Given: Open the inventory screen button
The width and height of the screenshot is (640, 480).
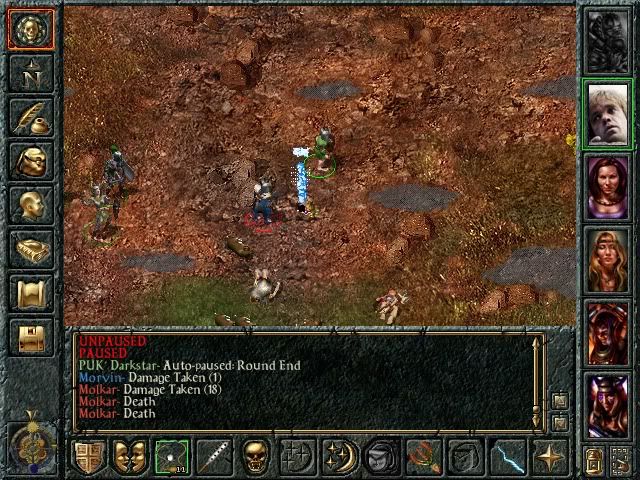Looking at the screenshot, I should pyautogui.click(x=31, y=161).
